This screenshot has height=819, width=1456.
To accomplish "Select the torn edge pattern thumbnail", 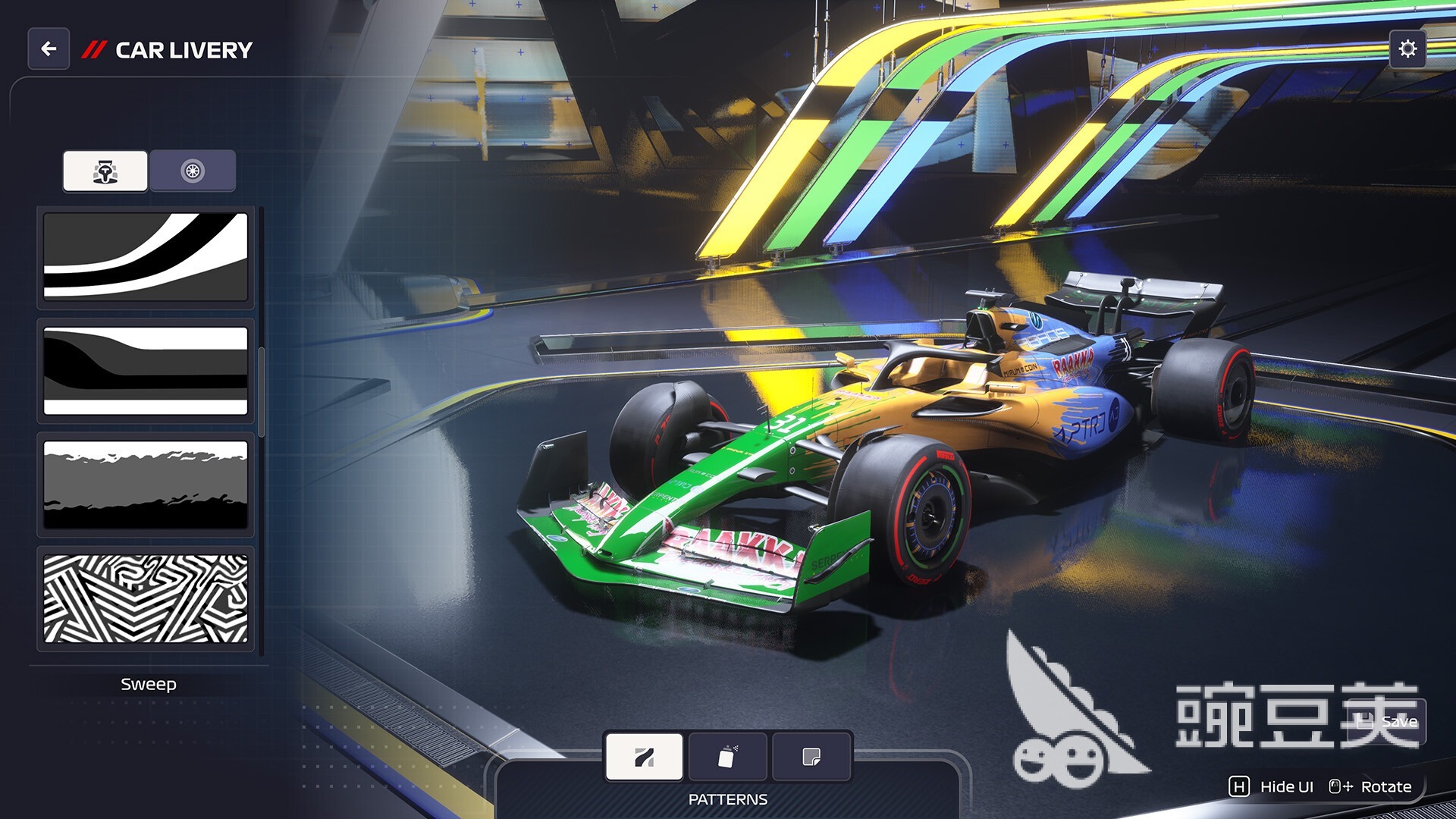I will (x=145, y=485).
